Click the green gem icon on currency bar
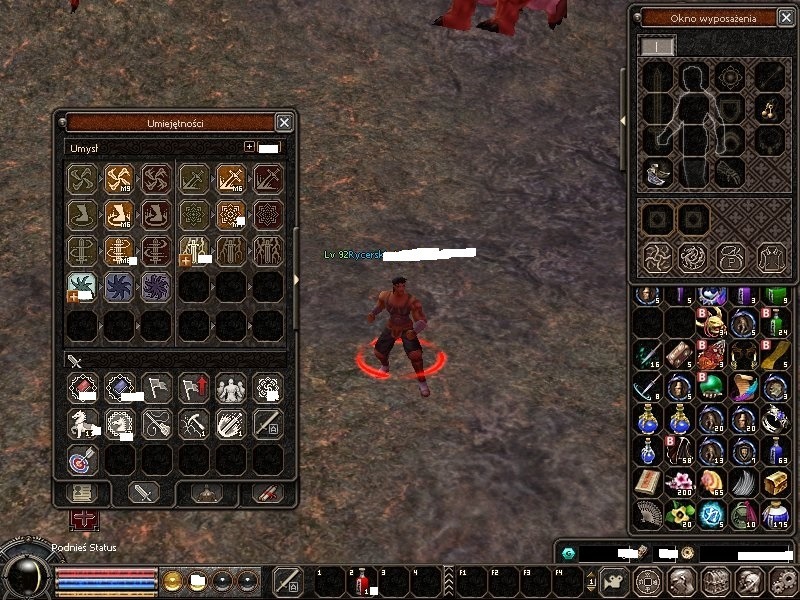The height and width of the screenshot is (600, 800). [x=569, y=552]
